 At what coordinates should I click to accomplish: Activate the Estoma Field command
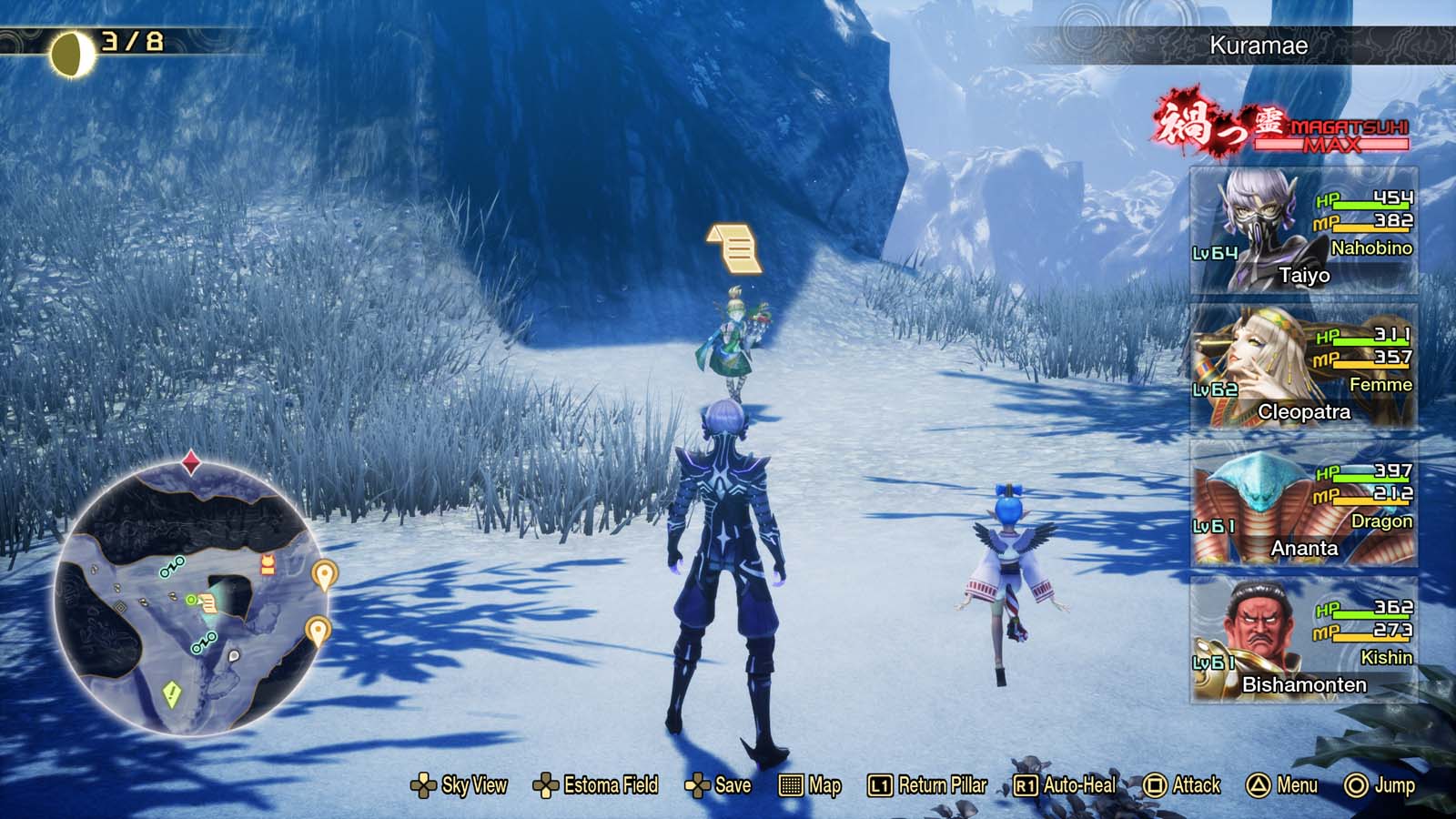click(546, 784)
